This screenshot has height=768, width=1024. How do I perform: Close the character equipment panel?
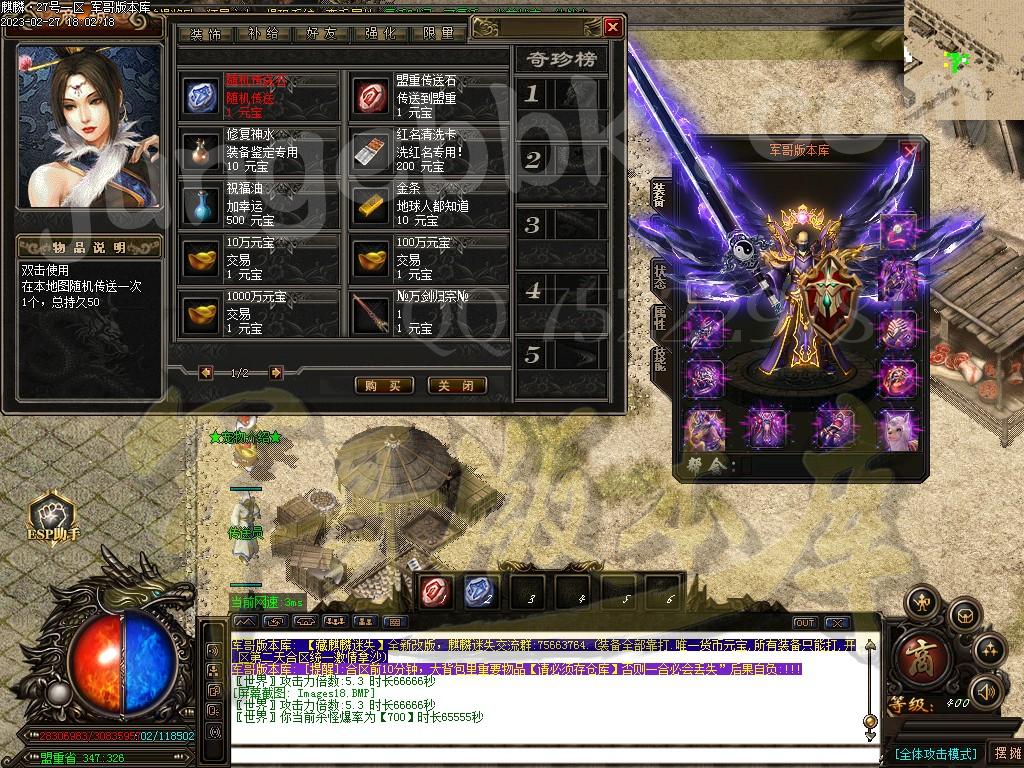(x=909, y=151)
